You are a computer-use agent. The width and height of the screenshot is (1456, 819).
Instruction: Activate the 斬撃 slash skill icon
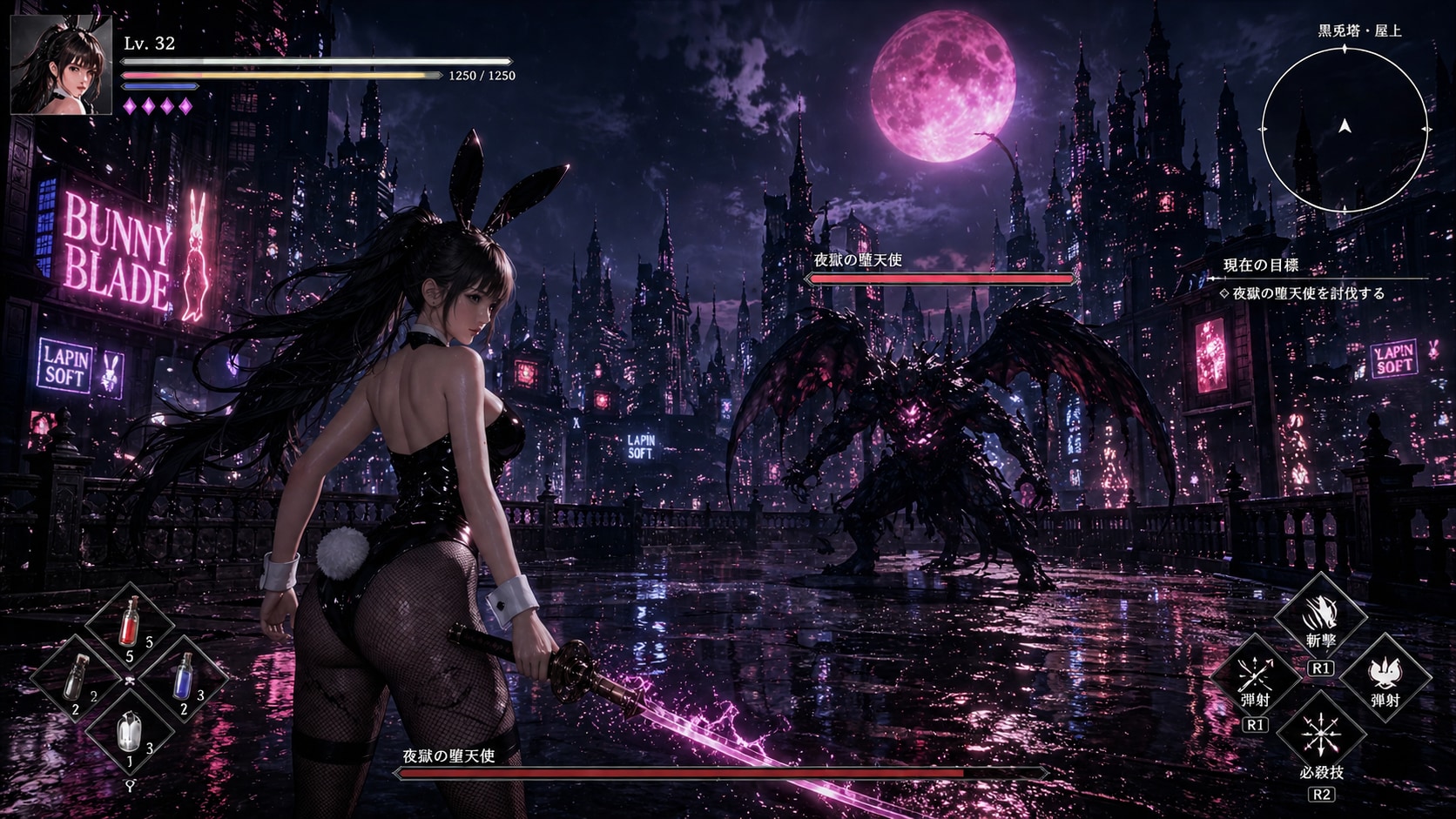tap(1320, 616)
